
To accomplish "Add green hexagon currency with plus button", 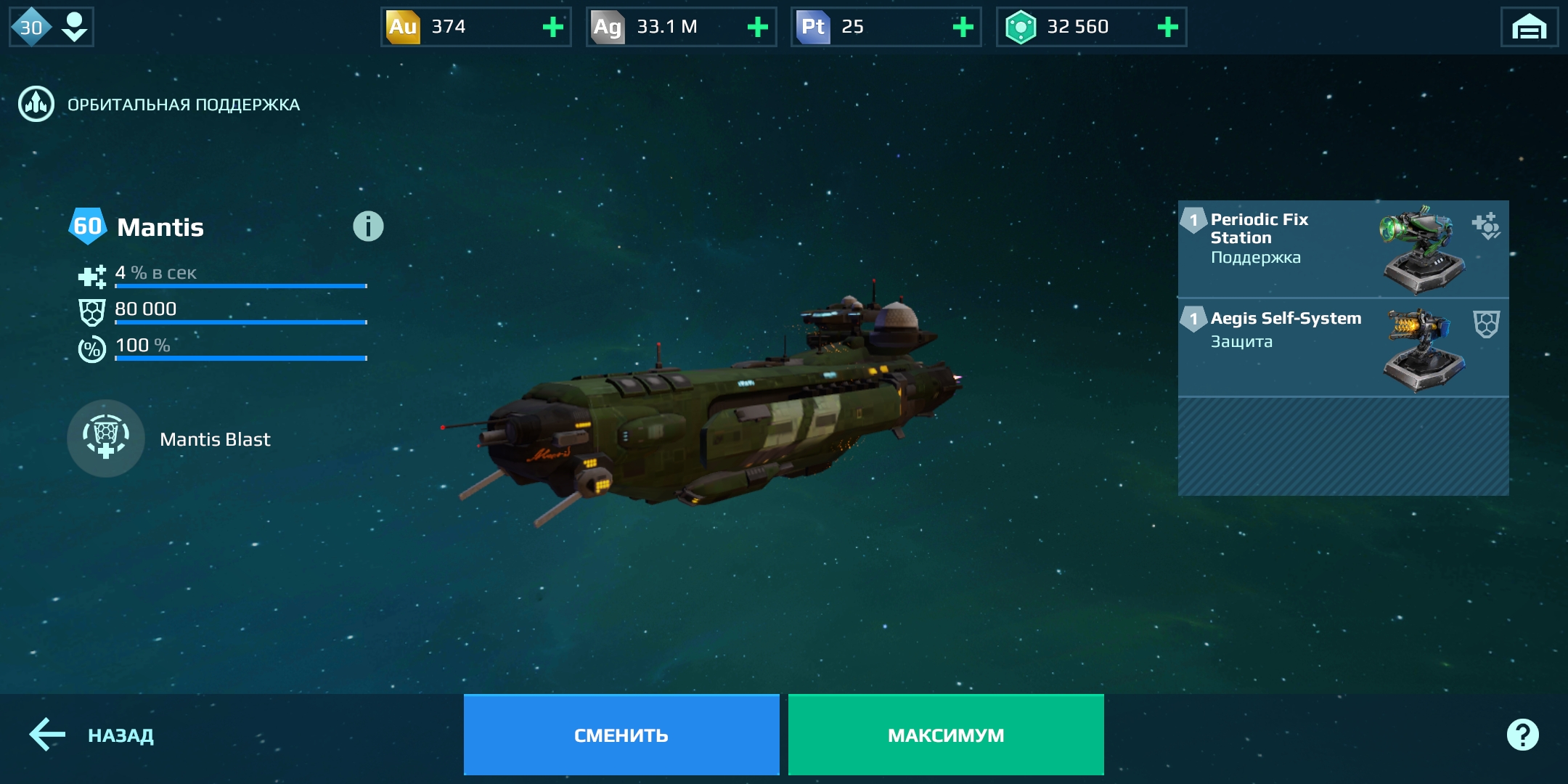I will click(1167, 28).
